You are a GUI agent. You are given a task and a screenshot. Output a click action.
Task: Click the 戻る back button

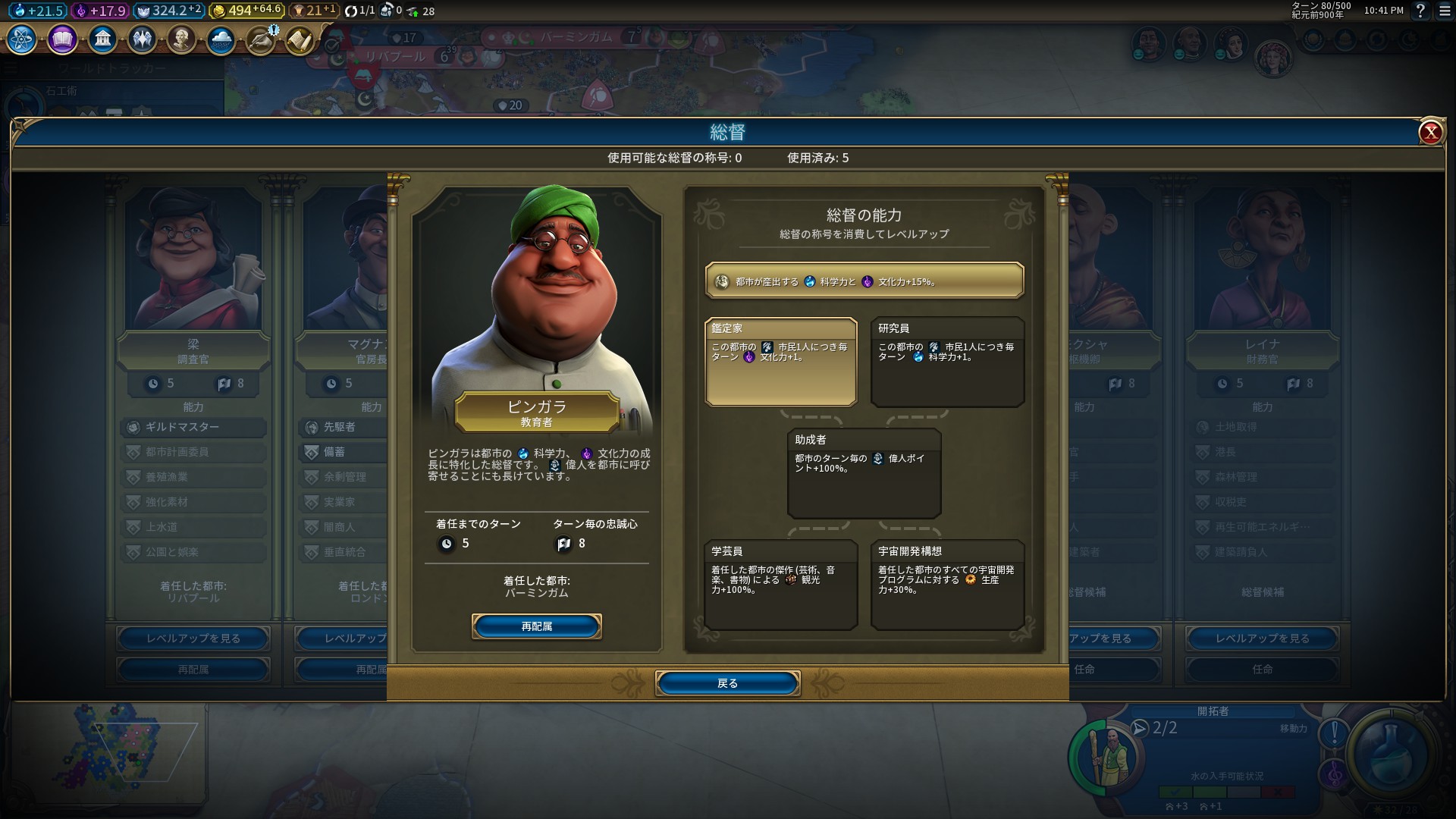pyautogui.click(x=727, y=683)
